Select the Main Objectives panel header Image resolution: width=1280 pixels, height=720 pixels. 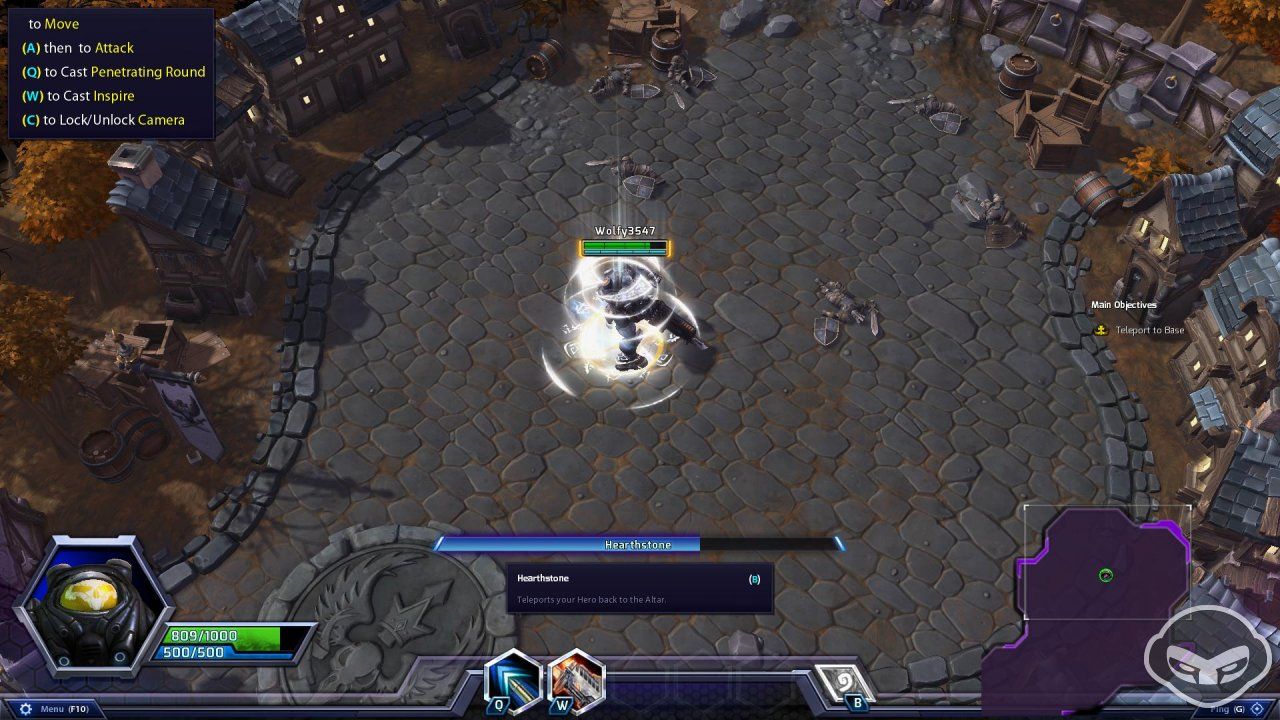[x=1126, y=304]
